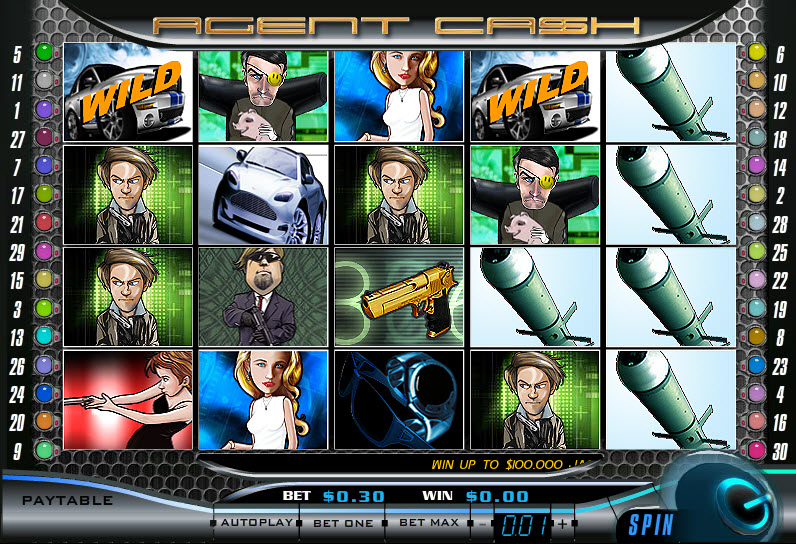Start AUTOPLAY spins
Viewport: 796px width, 544px height.
pos(256,523)
